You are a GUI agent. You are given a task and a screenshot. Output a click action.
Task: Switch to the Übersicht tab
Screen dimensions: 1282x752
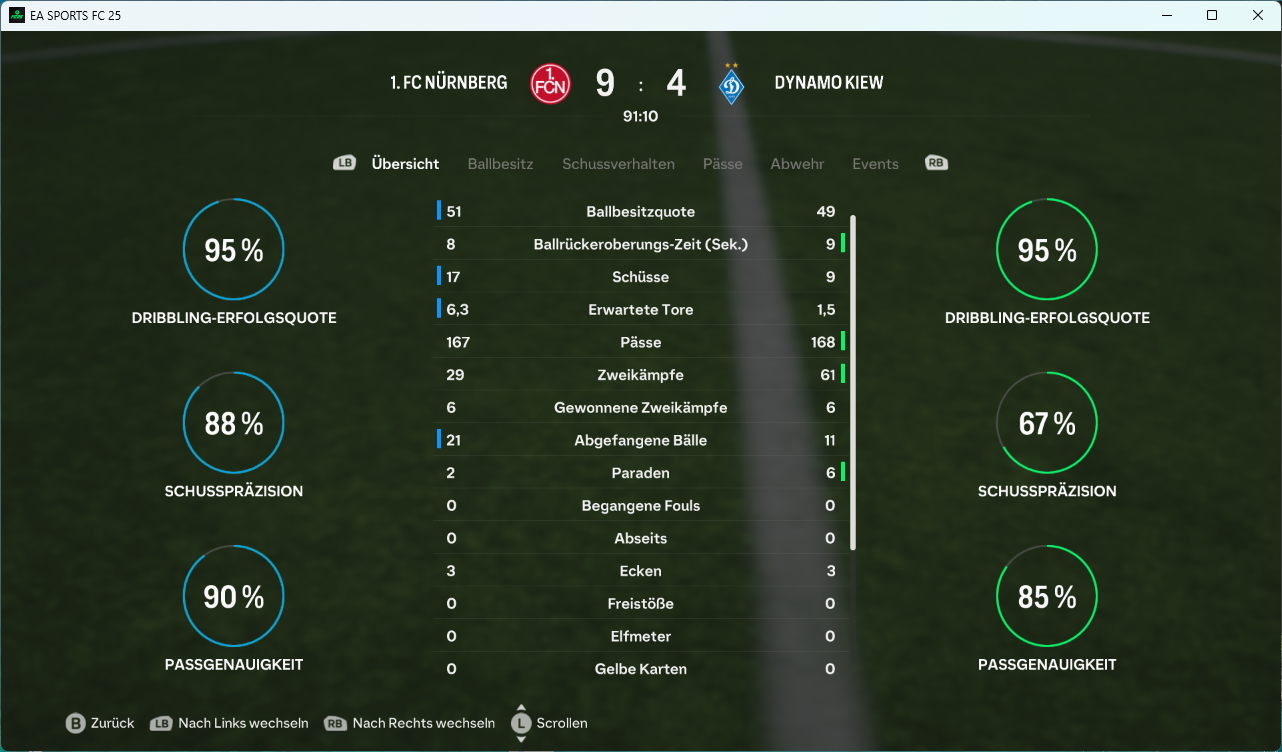(405, 164)
